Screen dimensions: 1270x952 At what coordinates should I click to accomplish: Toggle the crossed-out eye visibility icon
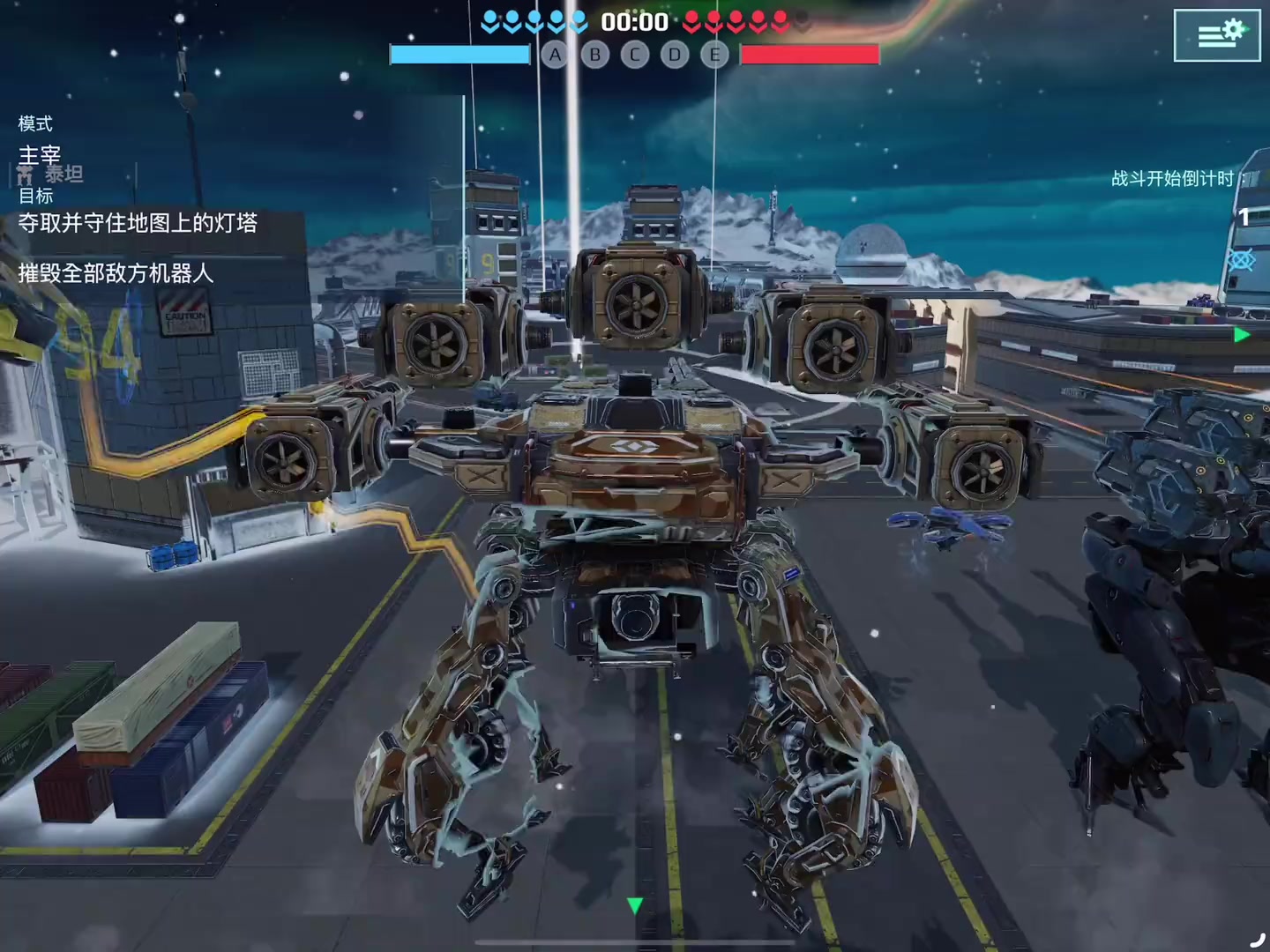[x=1242, y=260]
